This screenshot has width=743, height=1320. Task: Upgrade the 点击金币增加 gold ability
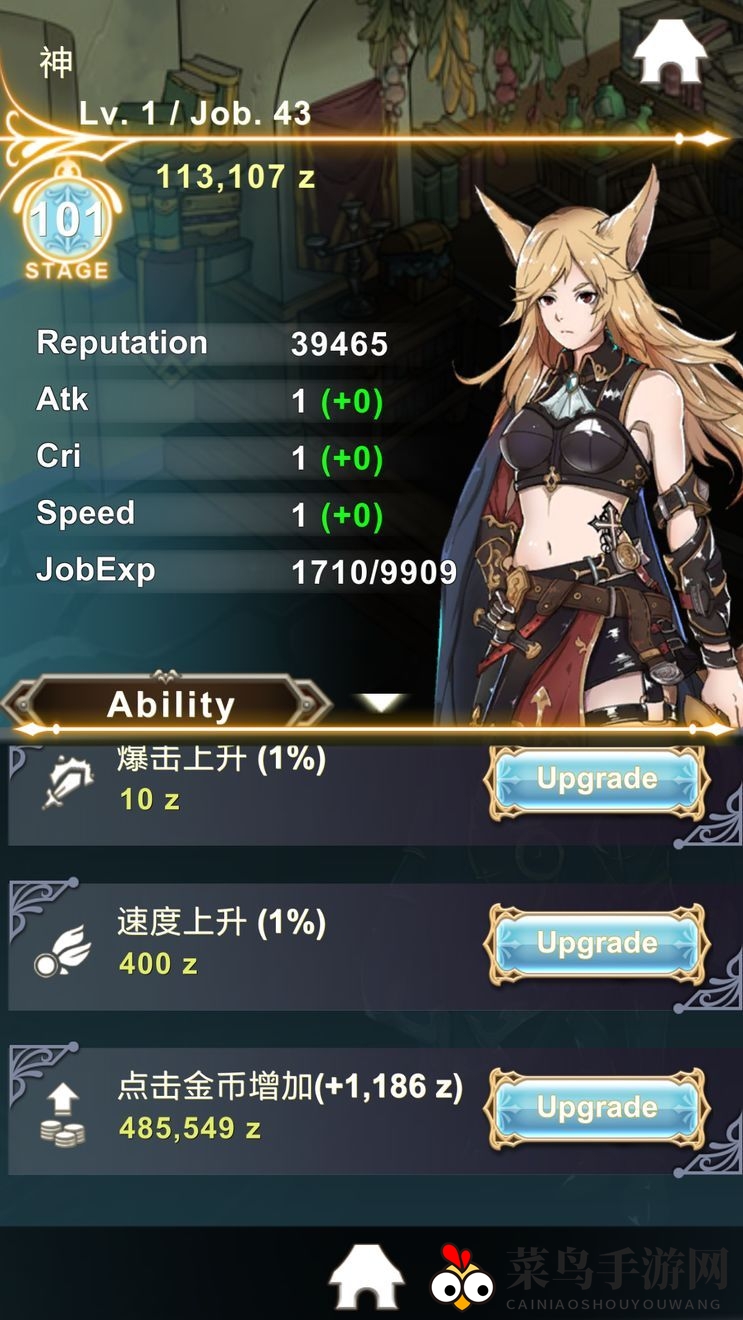point(597,1107)
